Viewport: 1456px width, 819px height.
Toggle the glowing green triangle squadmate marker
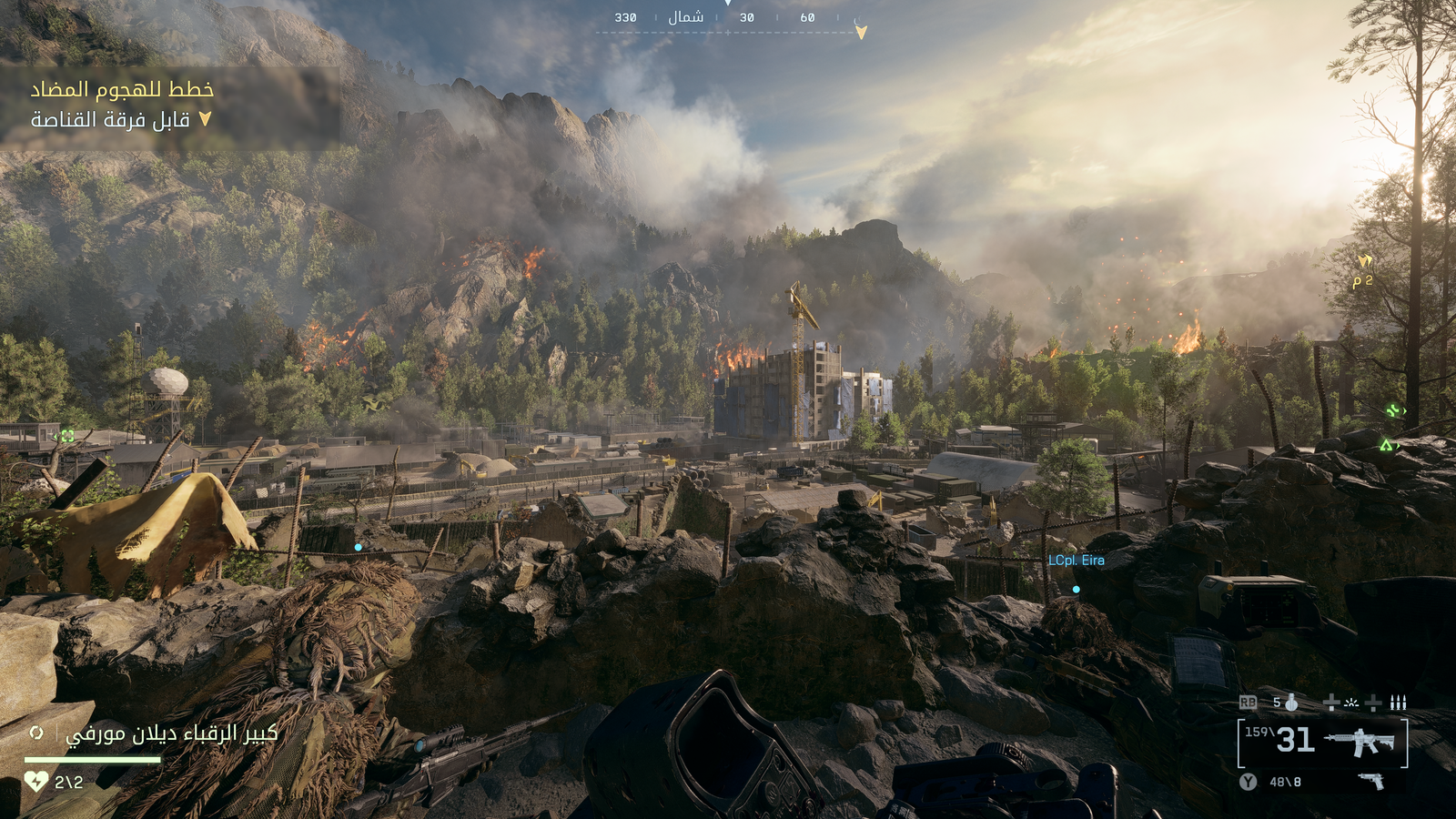click(1387, 445)
